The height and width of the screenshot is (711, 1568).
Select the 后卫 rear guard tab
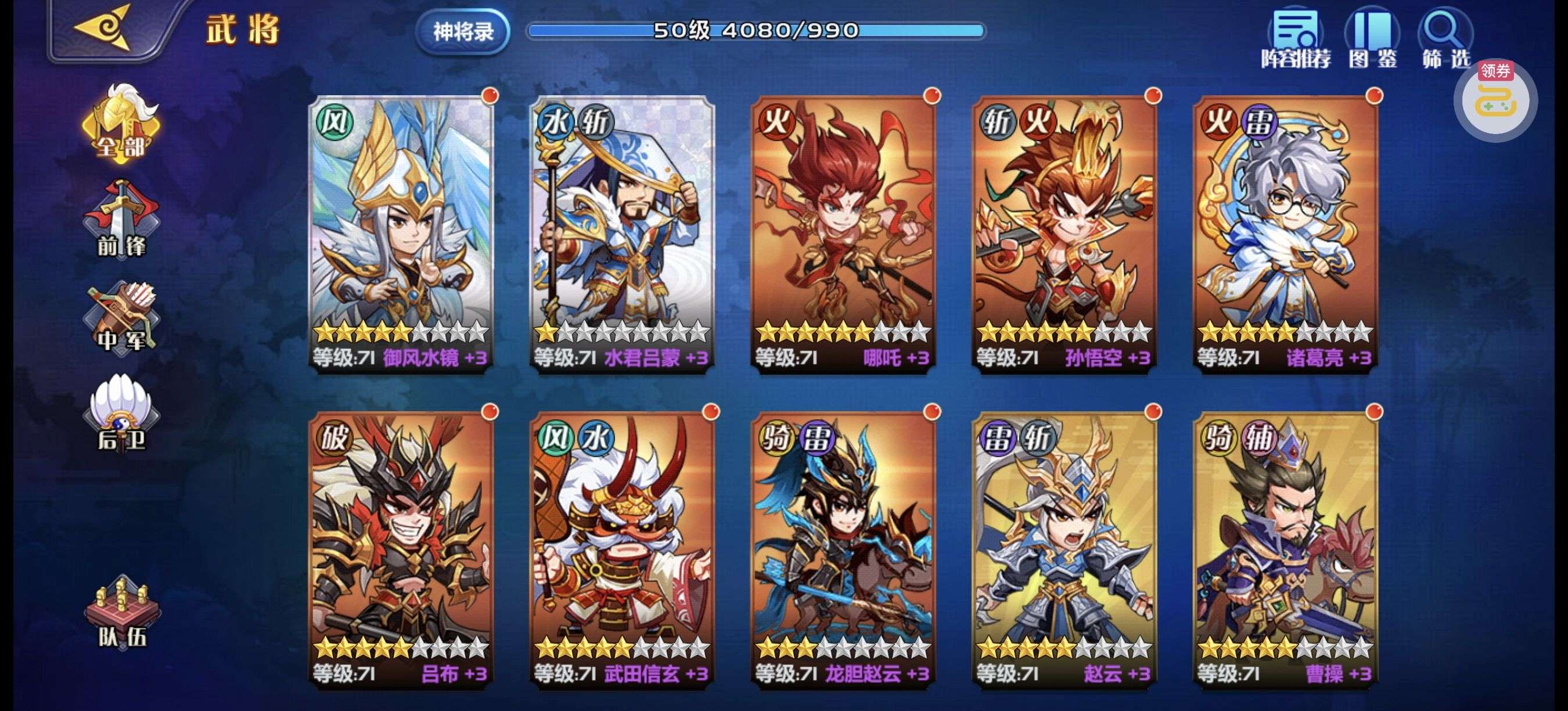click(x=121, y=414)
